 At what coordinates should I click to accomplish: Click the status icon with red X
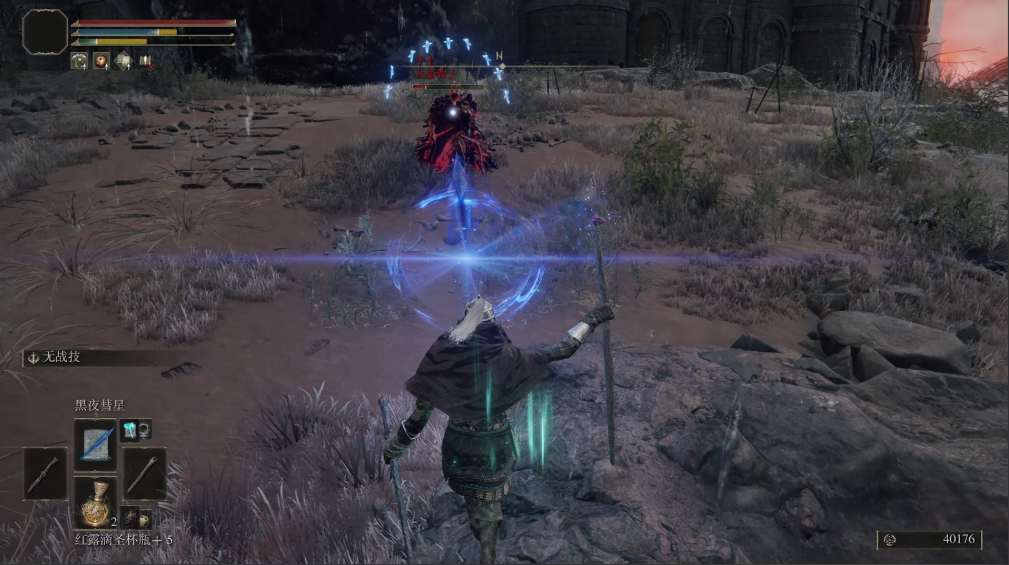click(x=146, y=61)
